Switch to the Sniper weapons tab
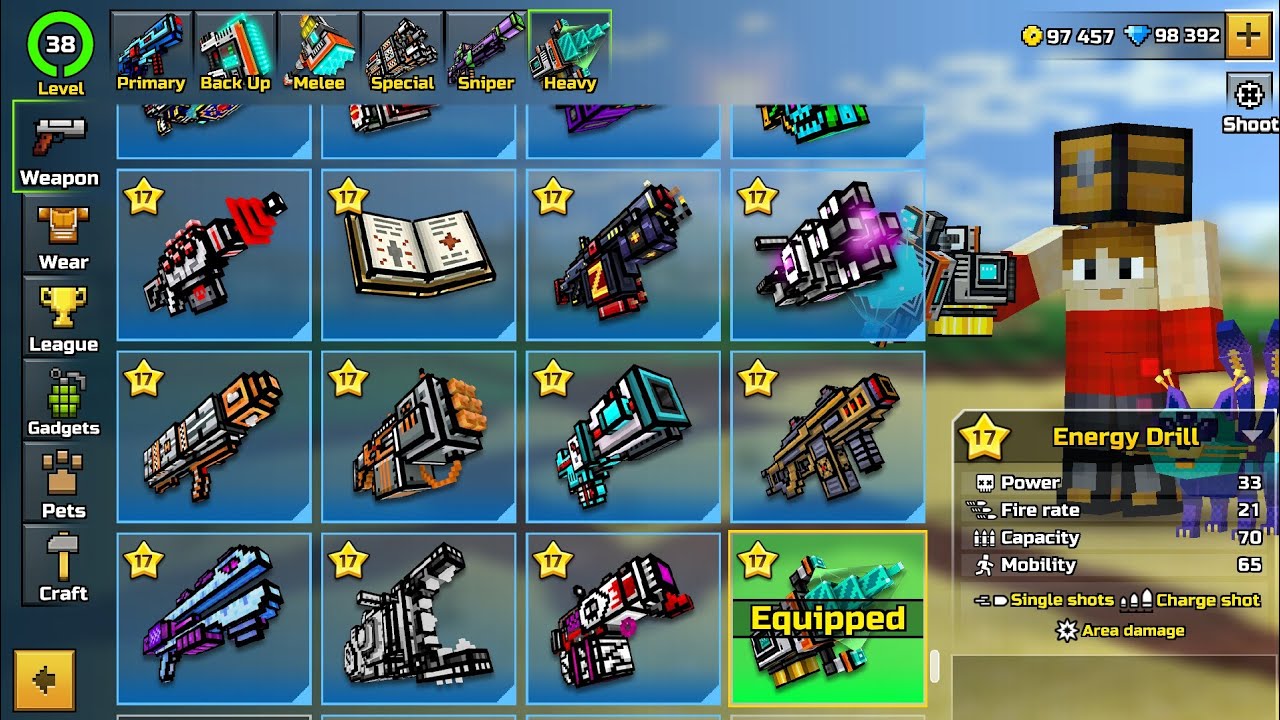Viewport: 1280px width, 720px height. coord(484,45)
